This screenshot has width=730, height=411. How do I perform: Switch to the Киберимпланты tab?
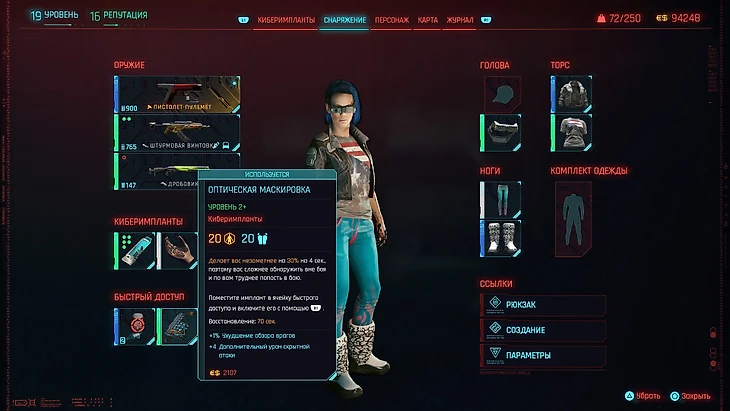pos(287,19)
